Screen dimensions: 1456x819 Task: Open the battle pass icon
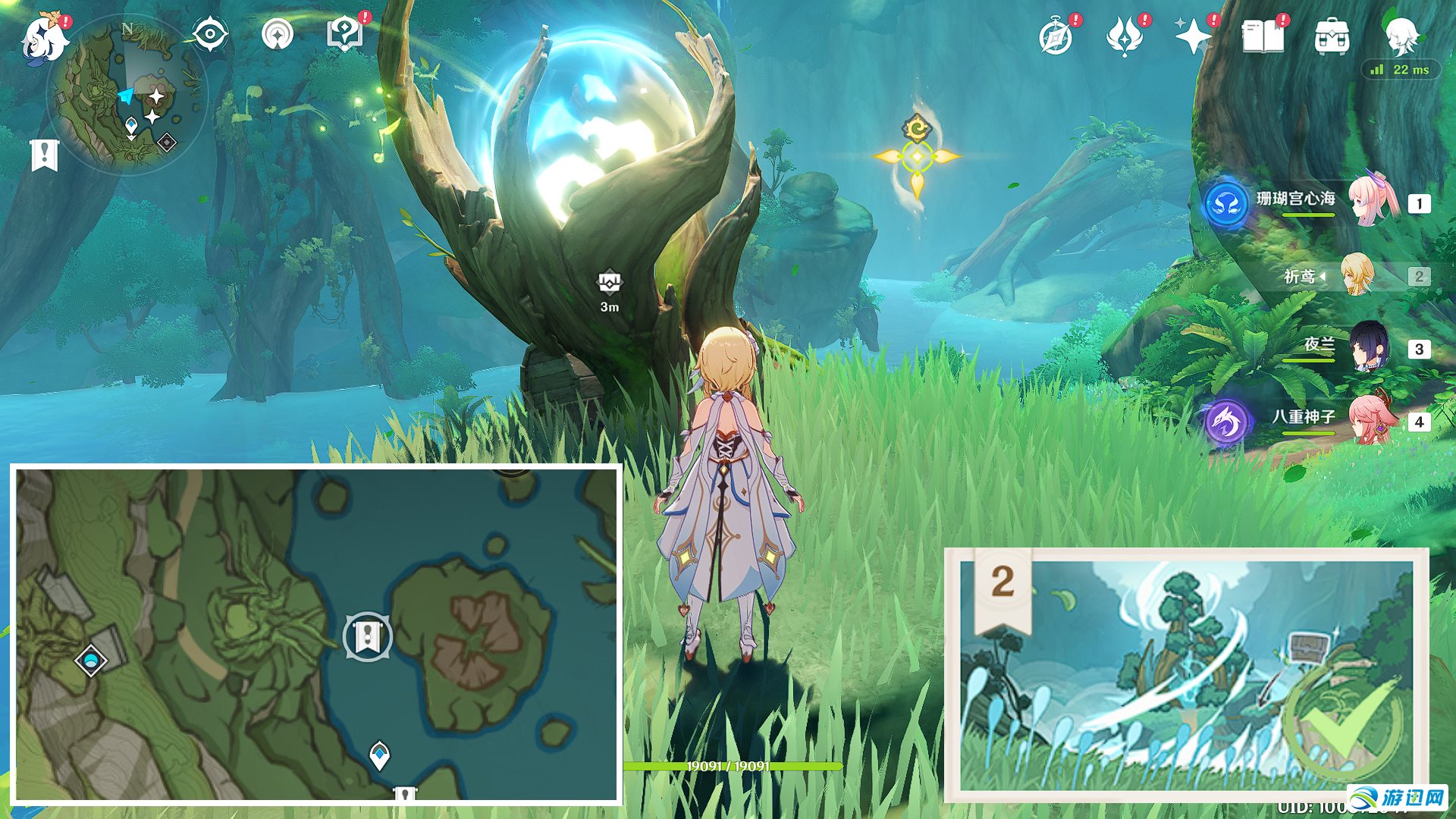point(1124,36)
